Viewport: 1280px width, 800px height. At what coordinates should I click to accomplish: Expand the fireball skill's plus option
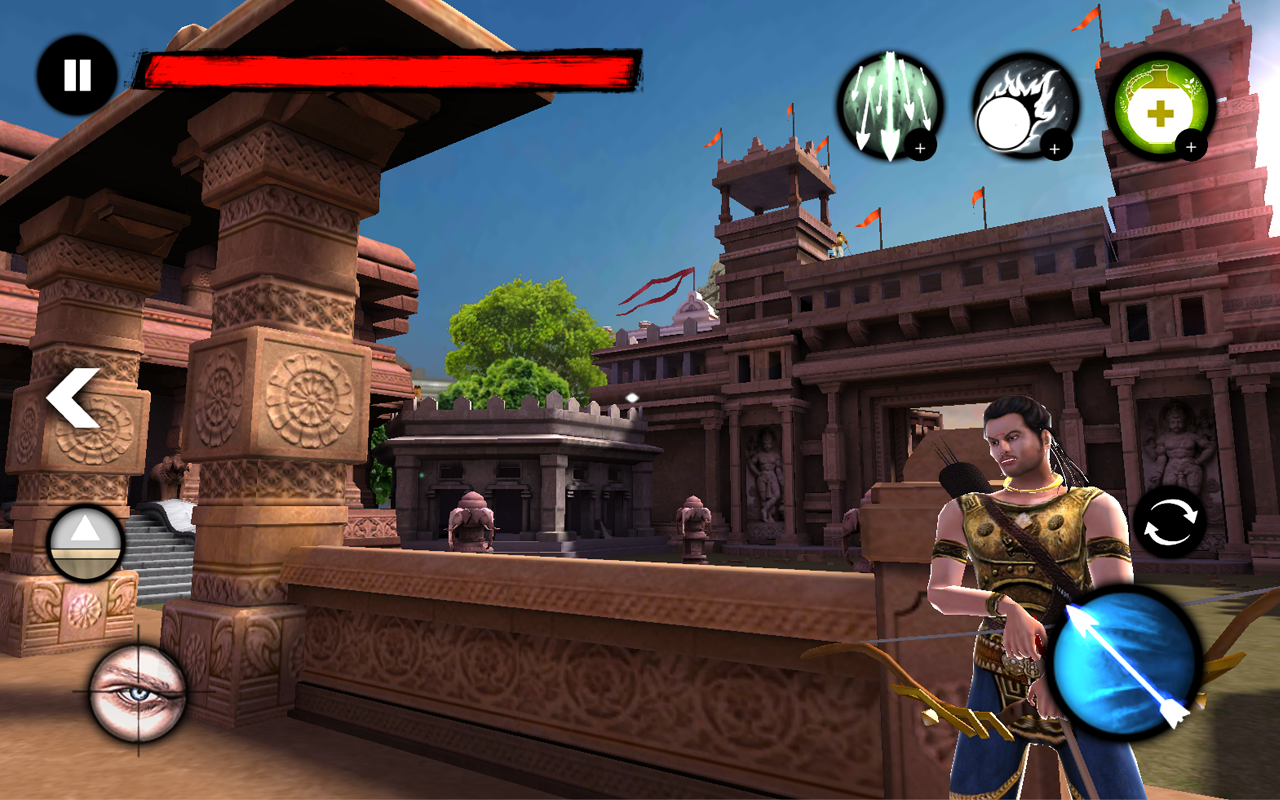point(1053,149)
